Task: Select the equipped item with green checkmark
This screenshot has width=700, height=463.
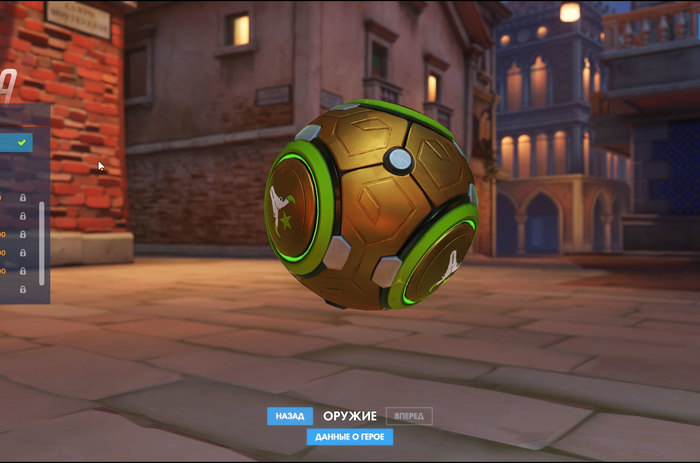Action: pos(17,143)
